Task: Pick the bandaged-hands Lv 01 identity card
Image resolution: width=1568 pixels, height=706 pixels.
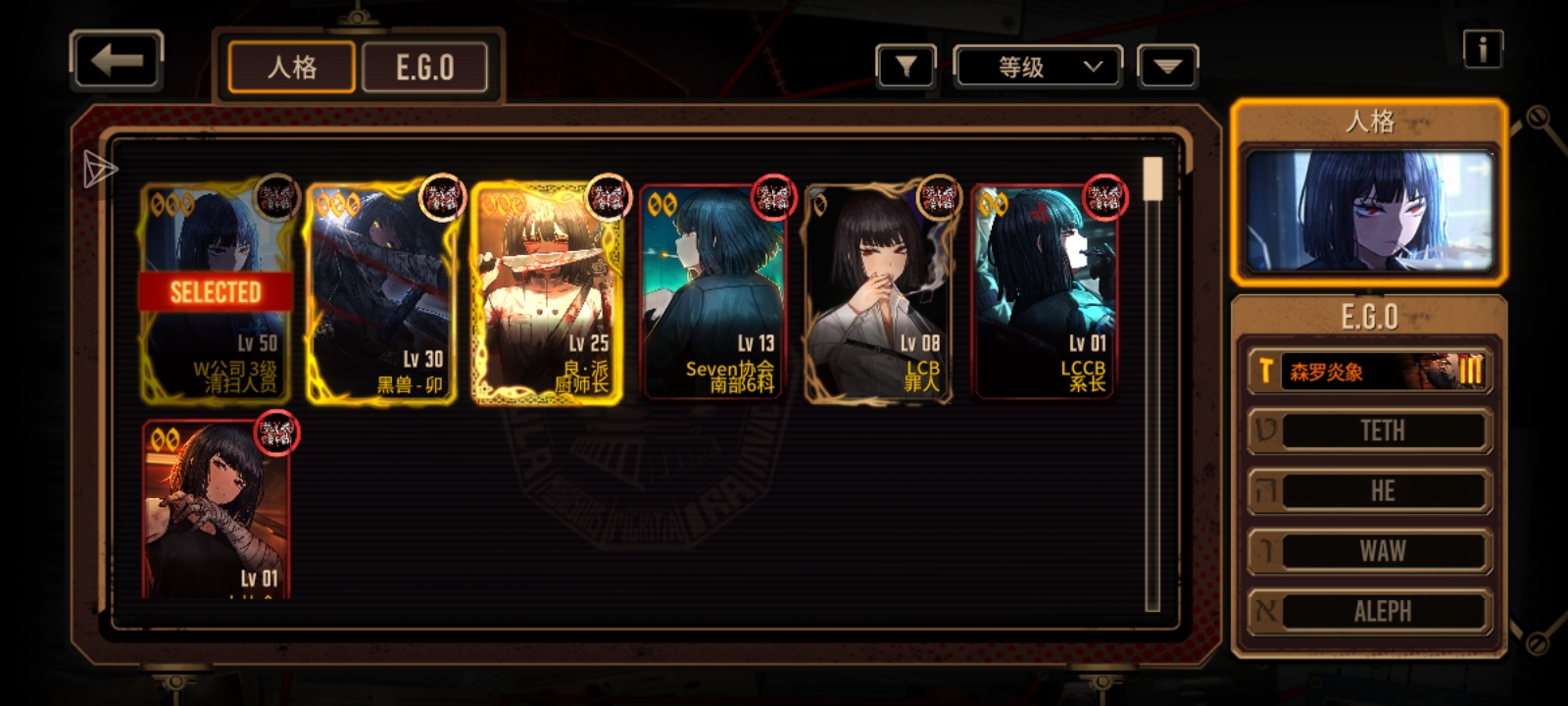Action: [x=217, y=510]
